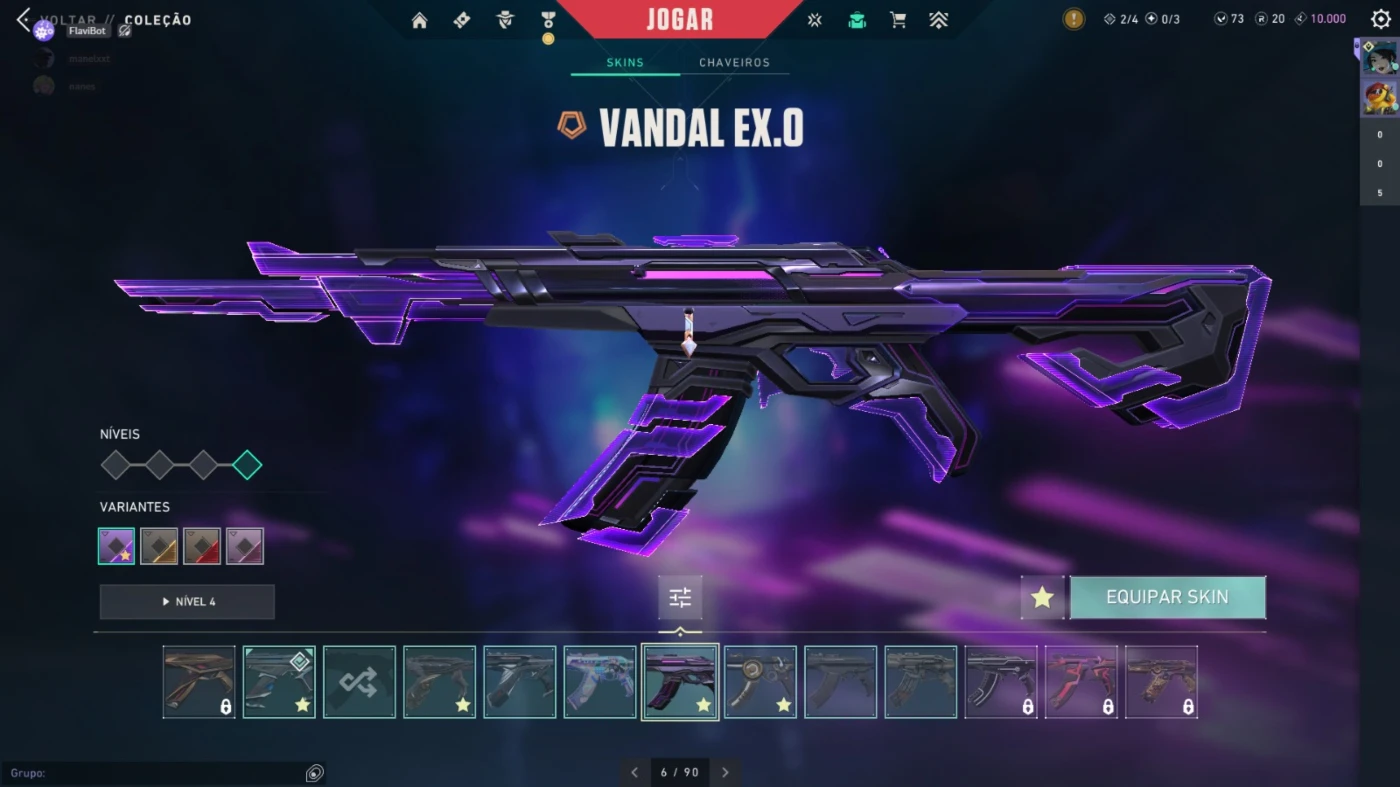Open settings via the gear icon
Viewport: 1400px width, 787px height.
coord(1381,19)
